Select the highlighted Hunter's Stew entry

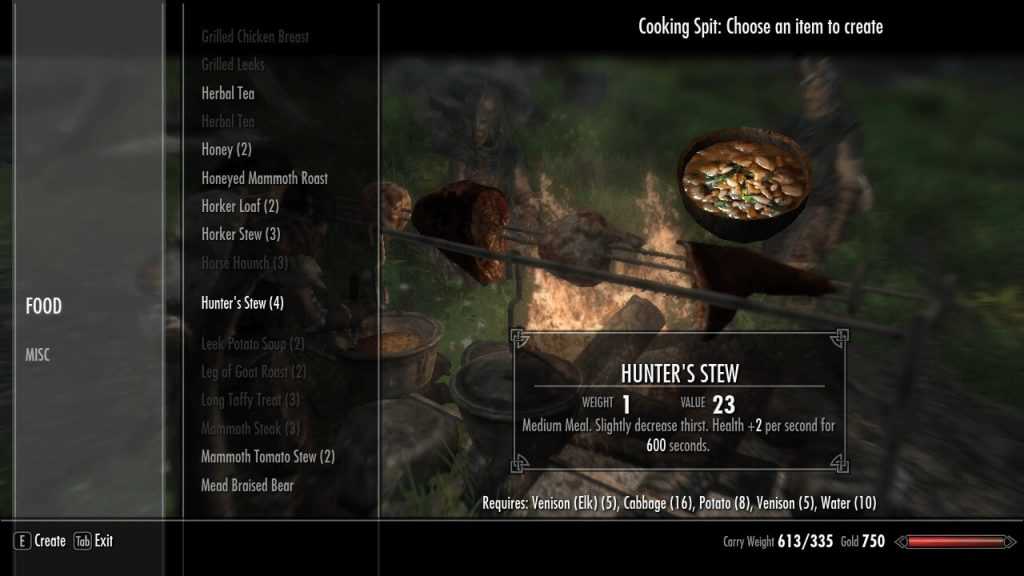(x=242, y=302)
